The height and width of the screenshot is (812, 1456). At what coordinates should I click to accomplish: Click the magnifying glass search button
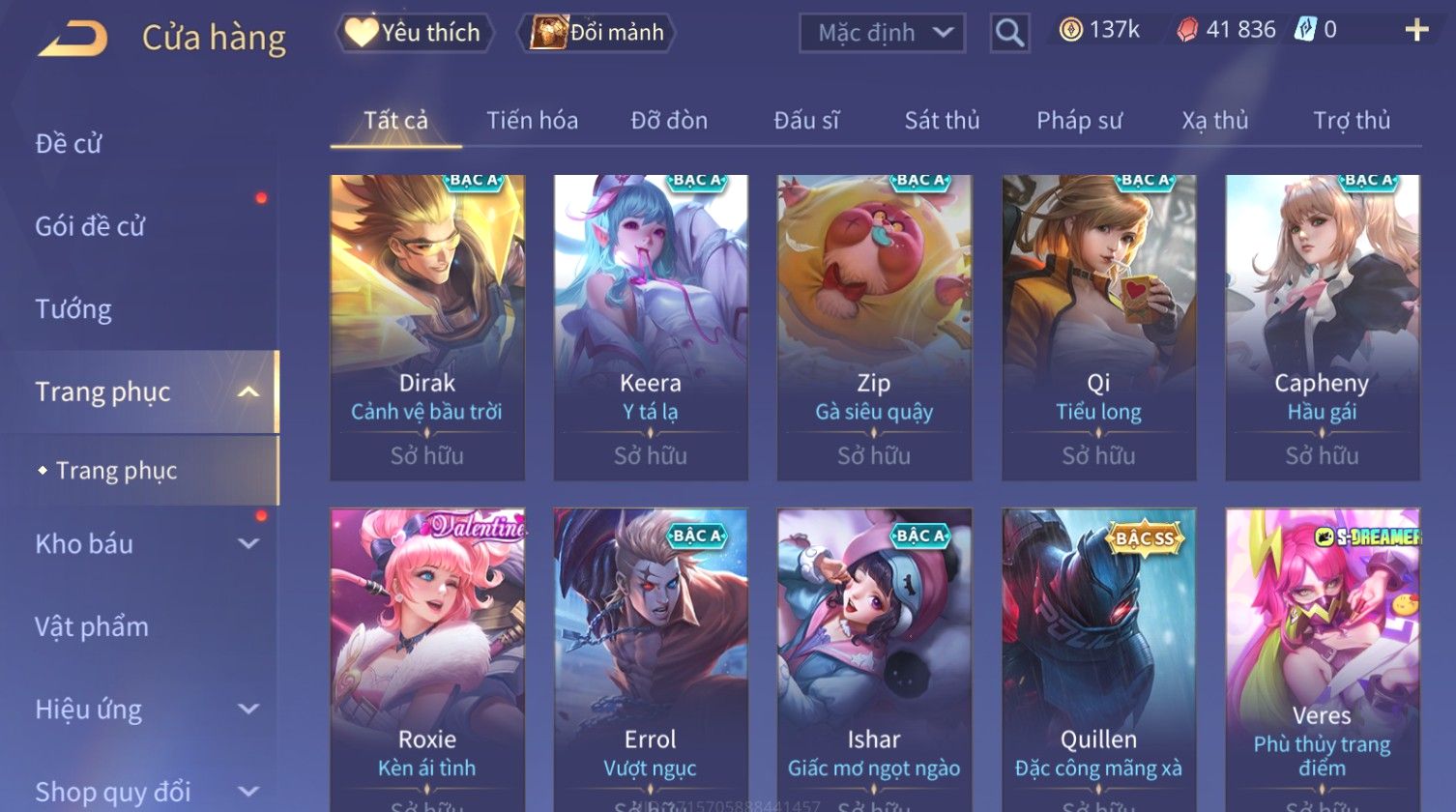coord(1009,34)
